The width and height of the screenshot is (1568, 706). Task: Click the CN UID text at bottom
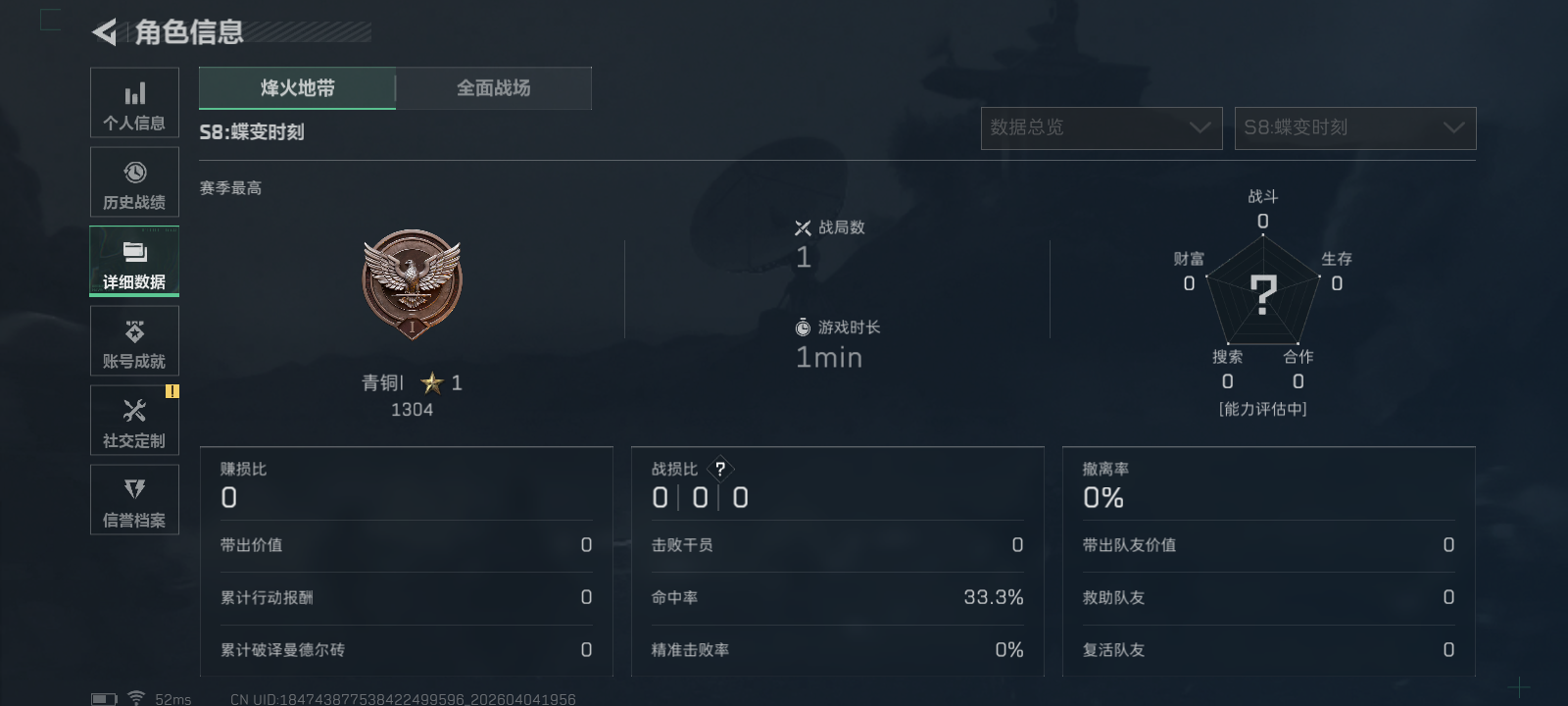[402, 698]
